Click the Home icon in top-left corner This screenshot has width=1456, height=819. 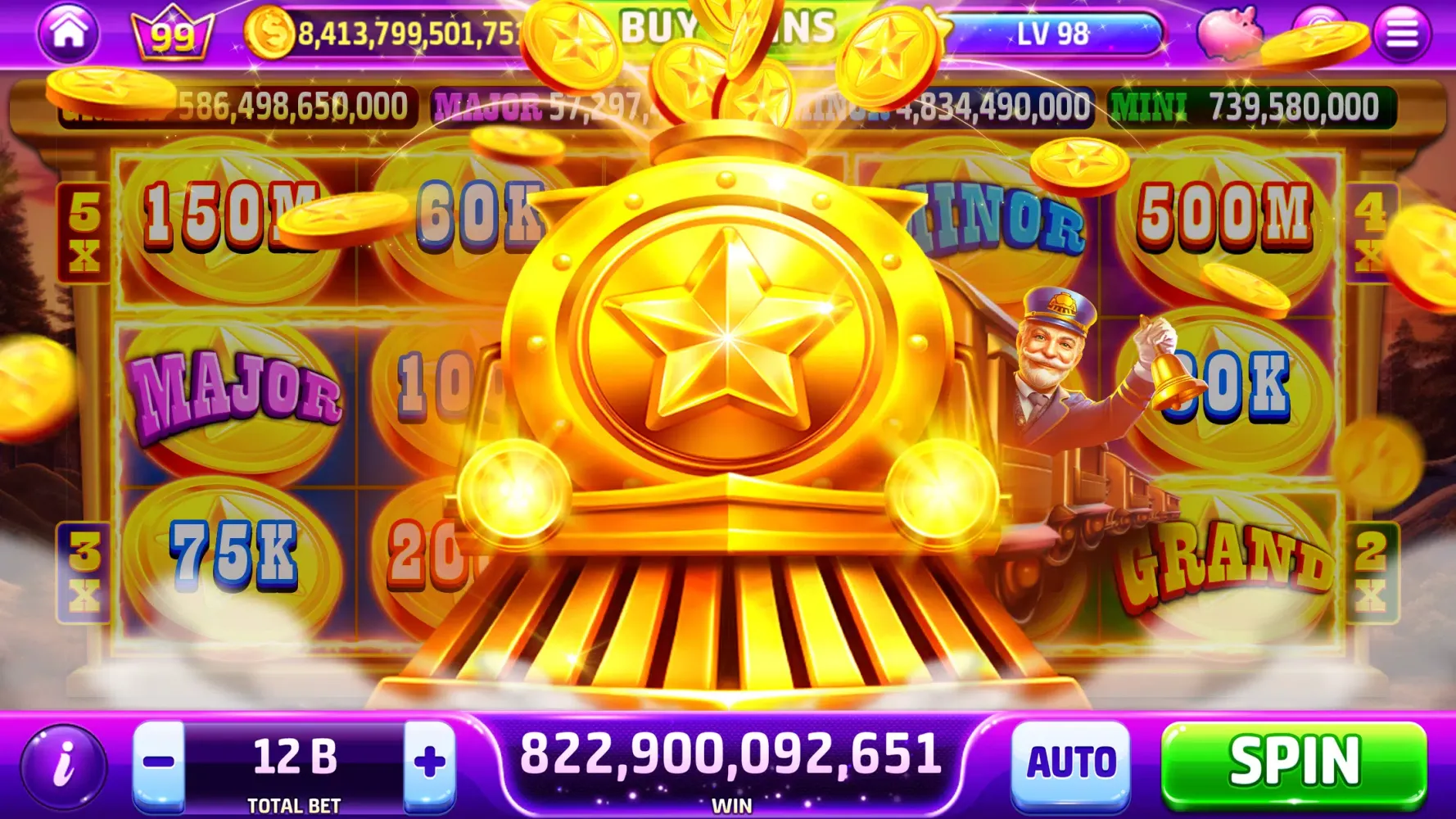coord(68,34)
